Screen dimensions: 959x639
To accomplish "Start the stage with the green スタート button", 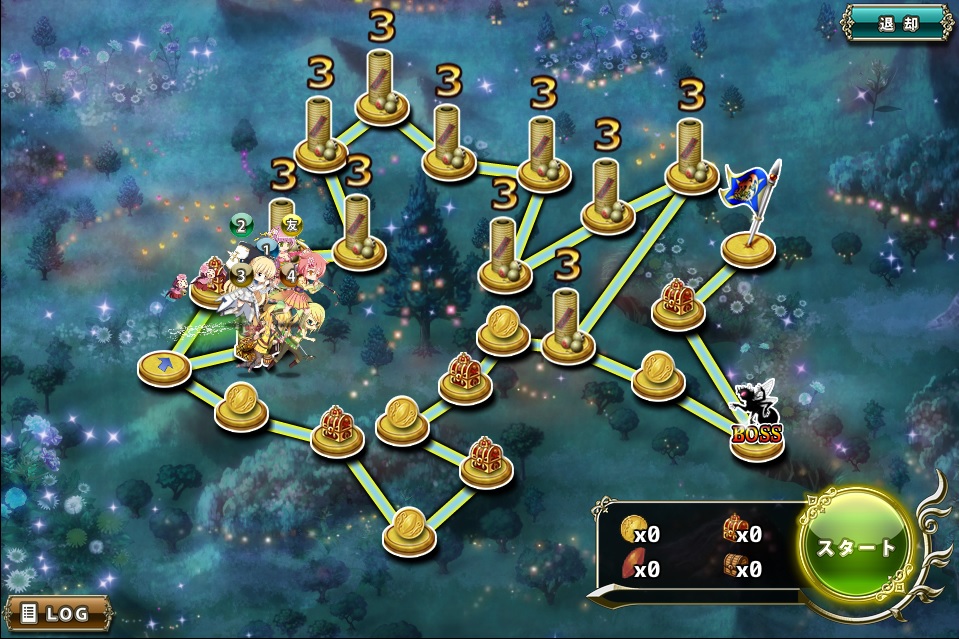I will coord(857,547).
